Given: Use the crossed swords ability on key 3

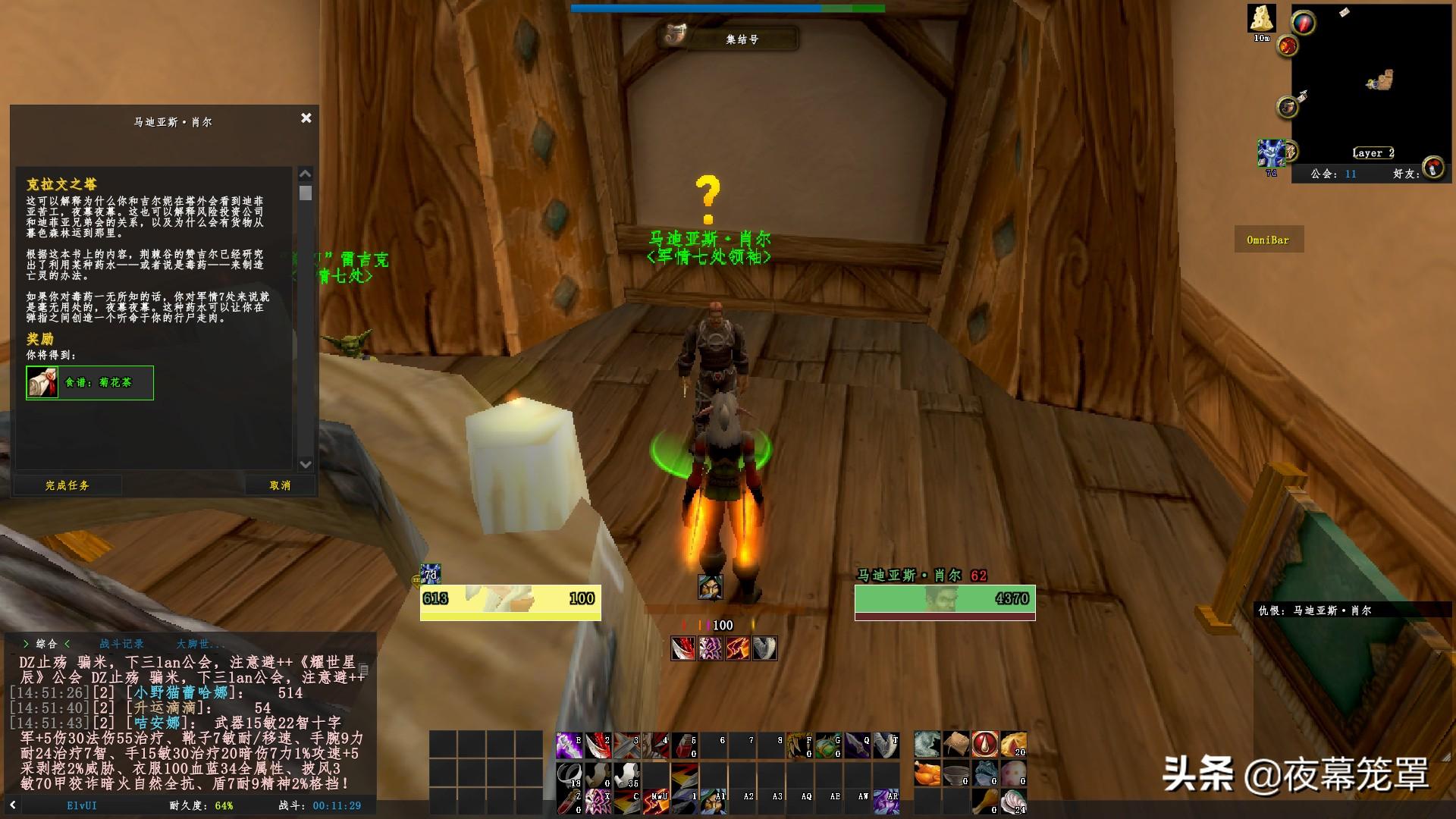Looking at the screenshot, I should pos(626,745).
